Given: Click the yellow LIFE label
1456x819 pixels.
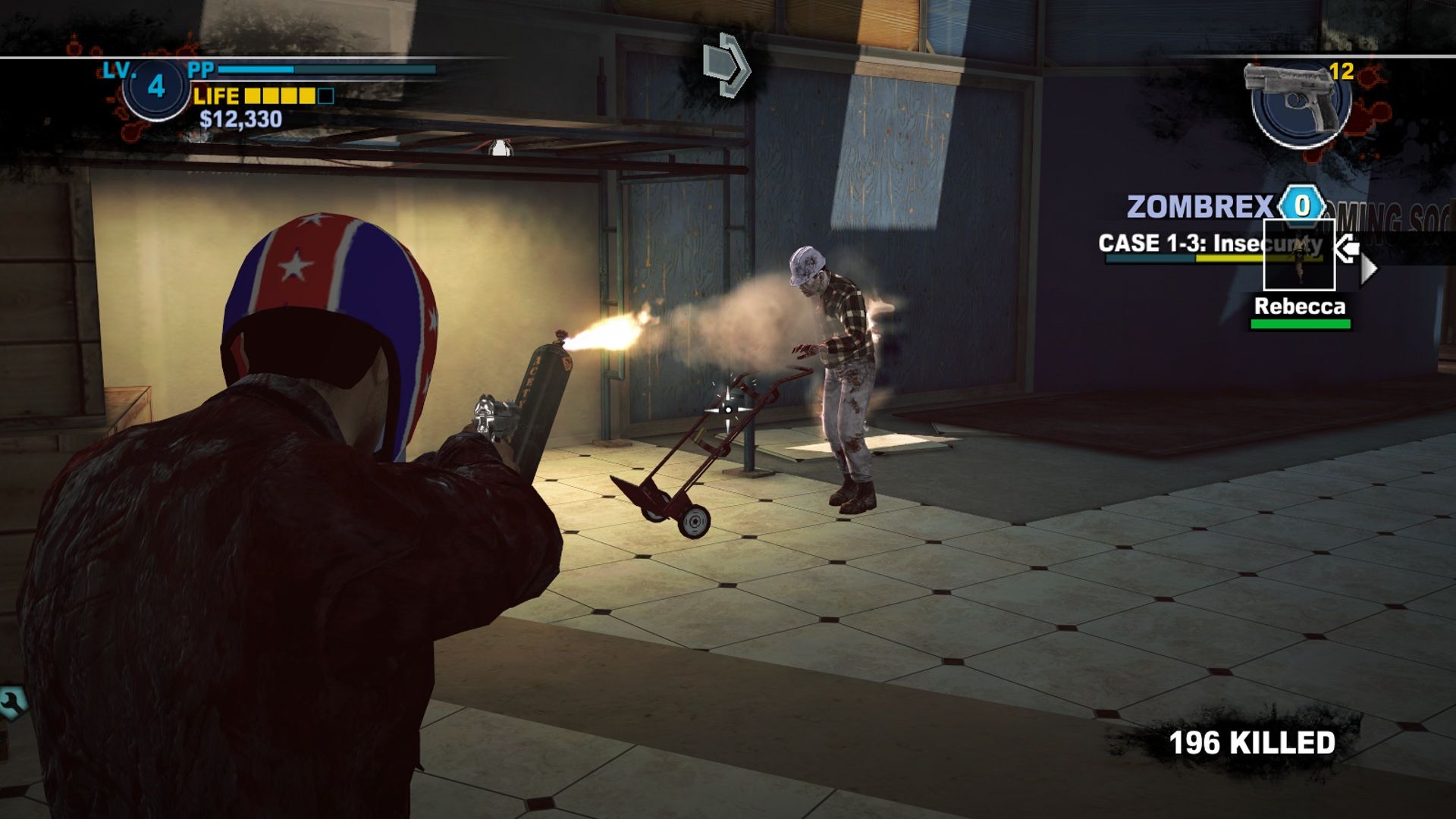Looking at the screenshot, I should click(x=215, y=96).
